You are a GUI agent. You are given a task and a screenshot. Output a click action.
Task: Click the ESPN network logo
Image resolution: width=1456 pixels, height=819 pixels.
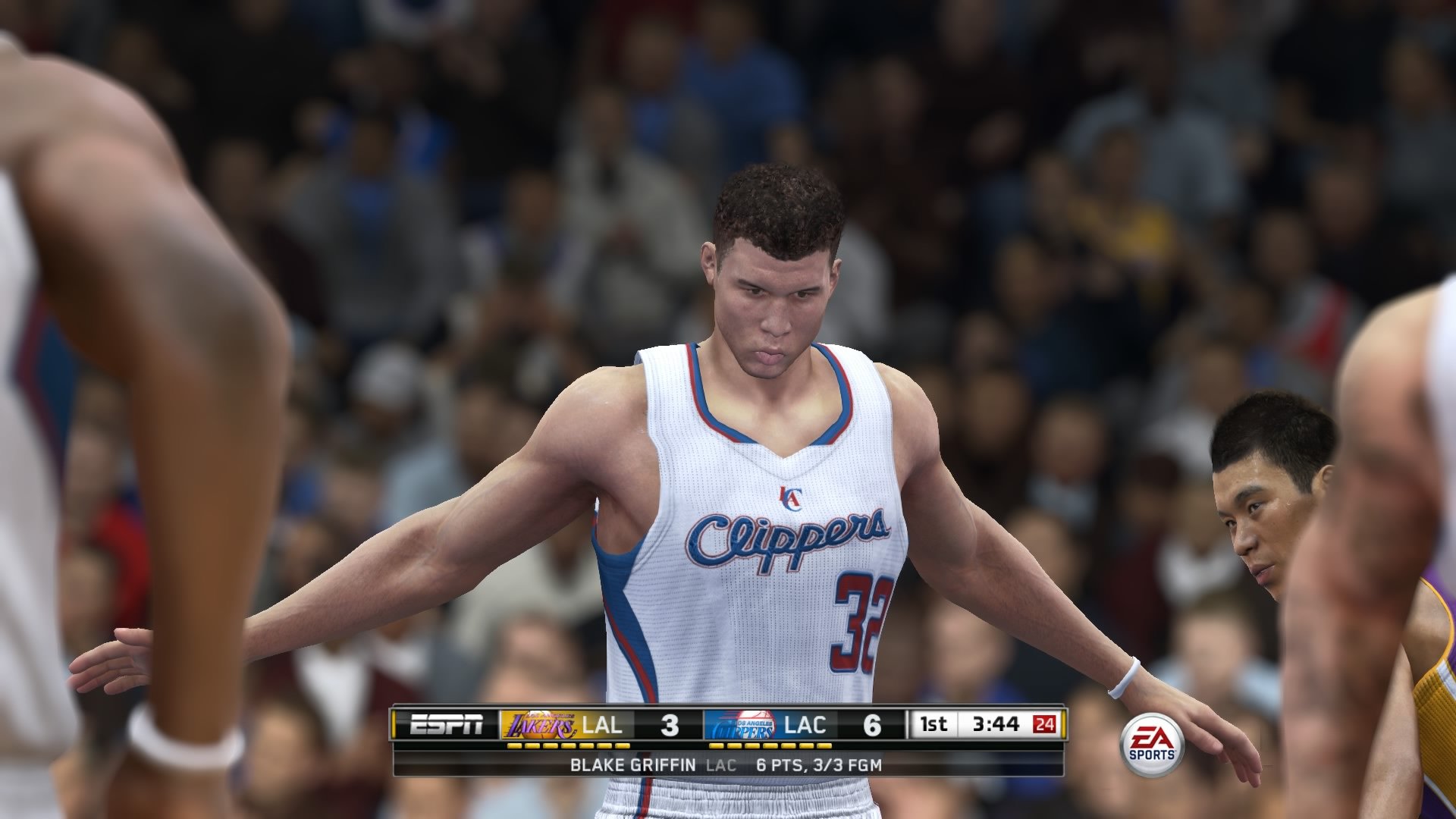[447, 724]
